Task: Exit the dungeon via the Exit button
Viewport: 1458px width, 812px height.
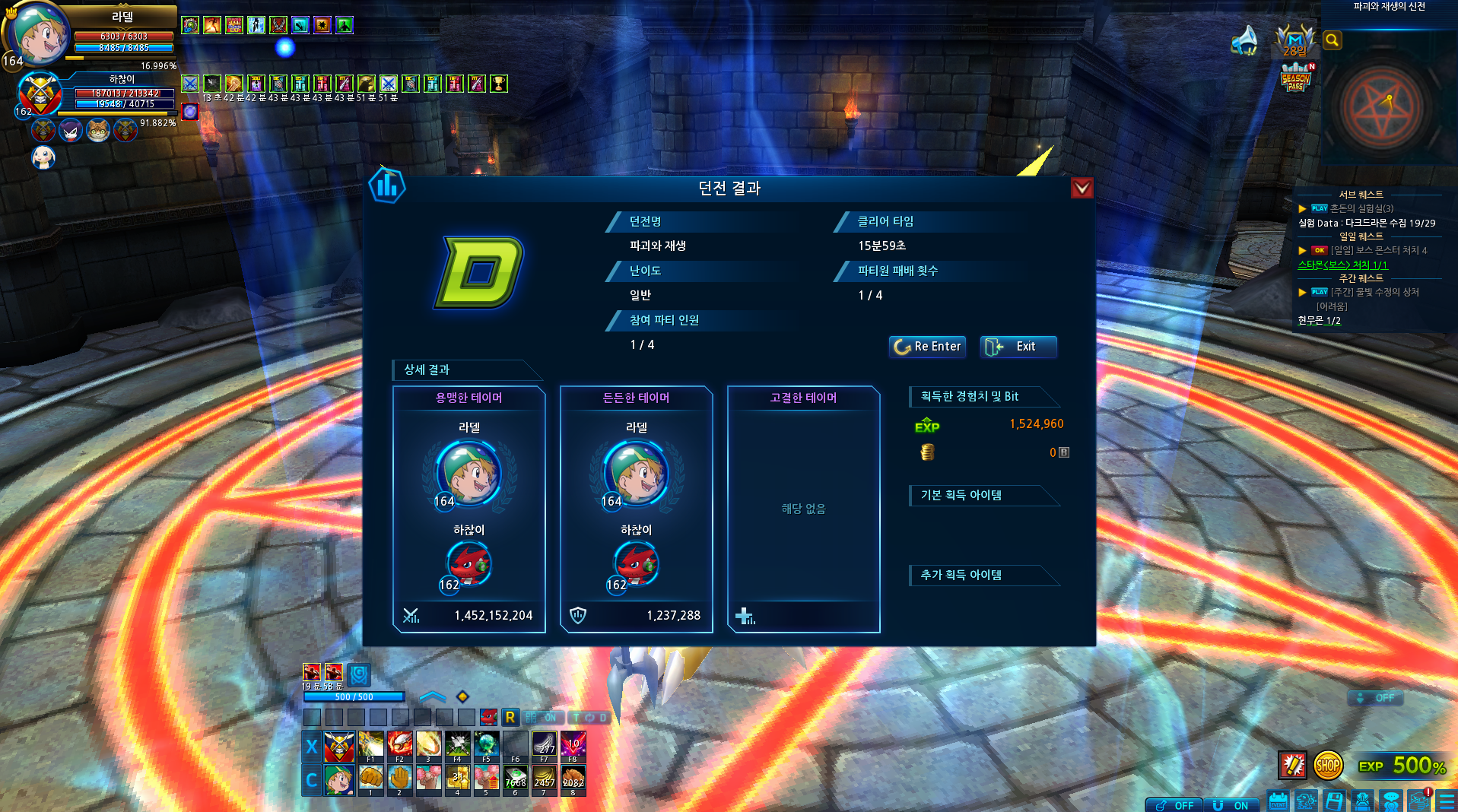Action: click(x=1018, y=347)
